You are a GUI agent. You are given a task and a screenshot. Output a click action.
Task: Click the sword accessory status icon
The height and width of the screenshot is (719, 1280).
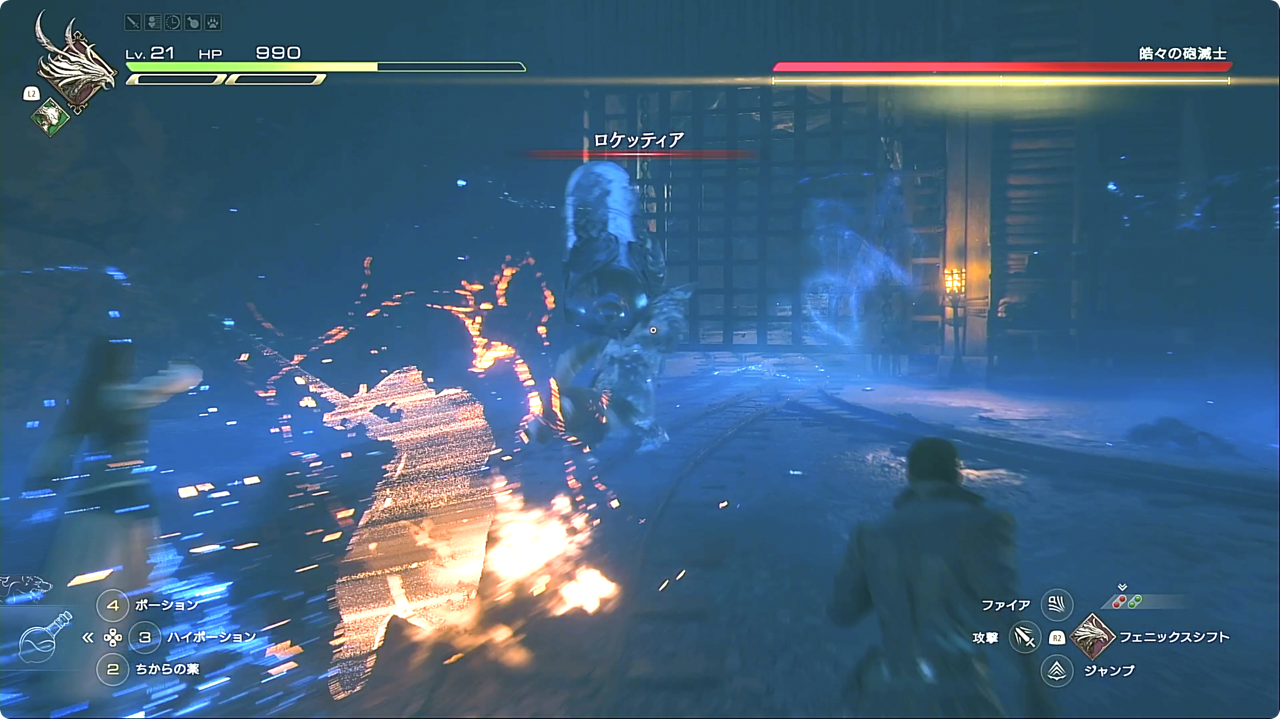pyautogui.click(x=133, y=22)
